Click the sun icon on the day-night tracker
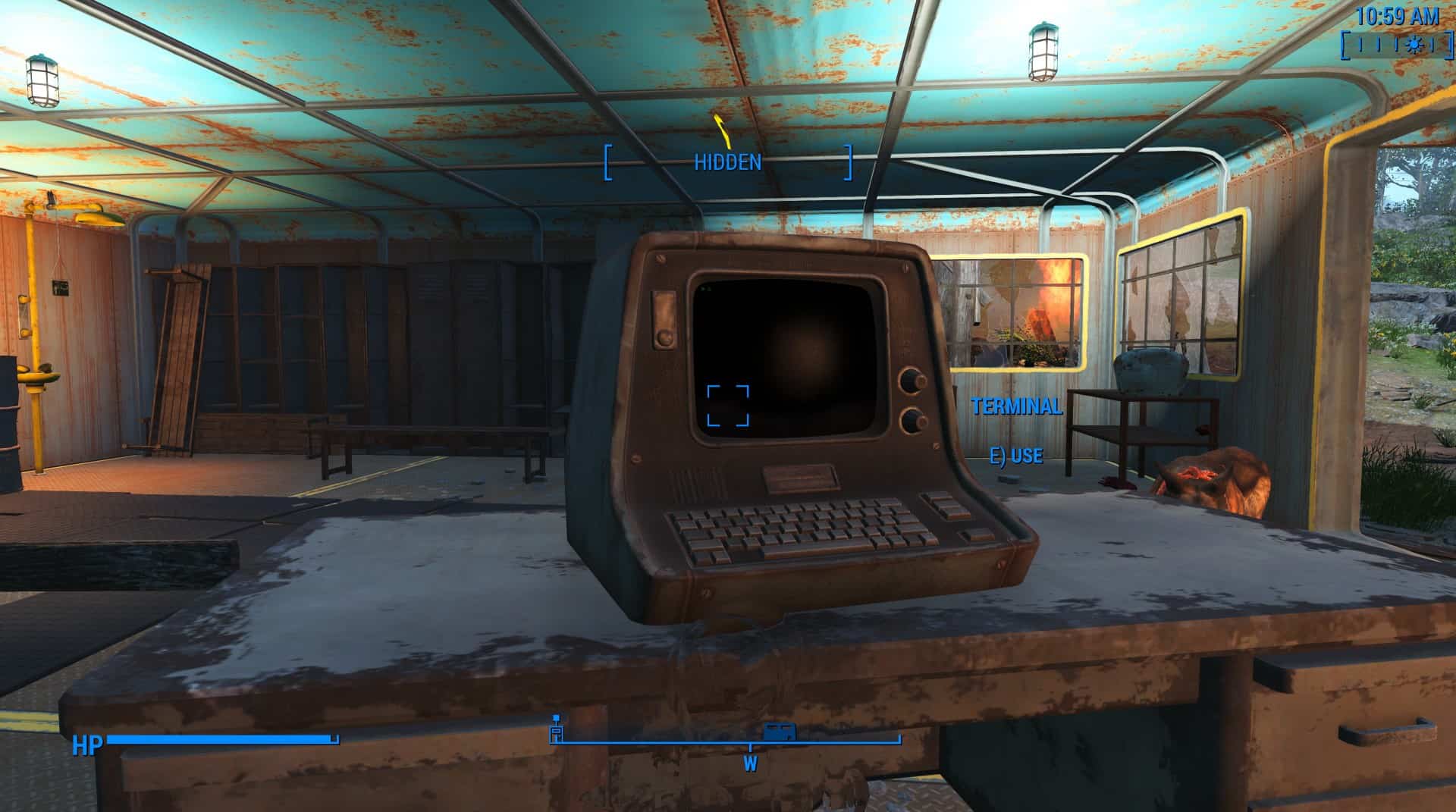Screen dimensions: 1456x812 1413,45
